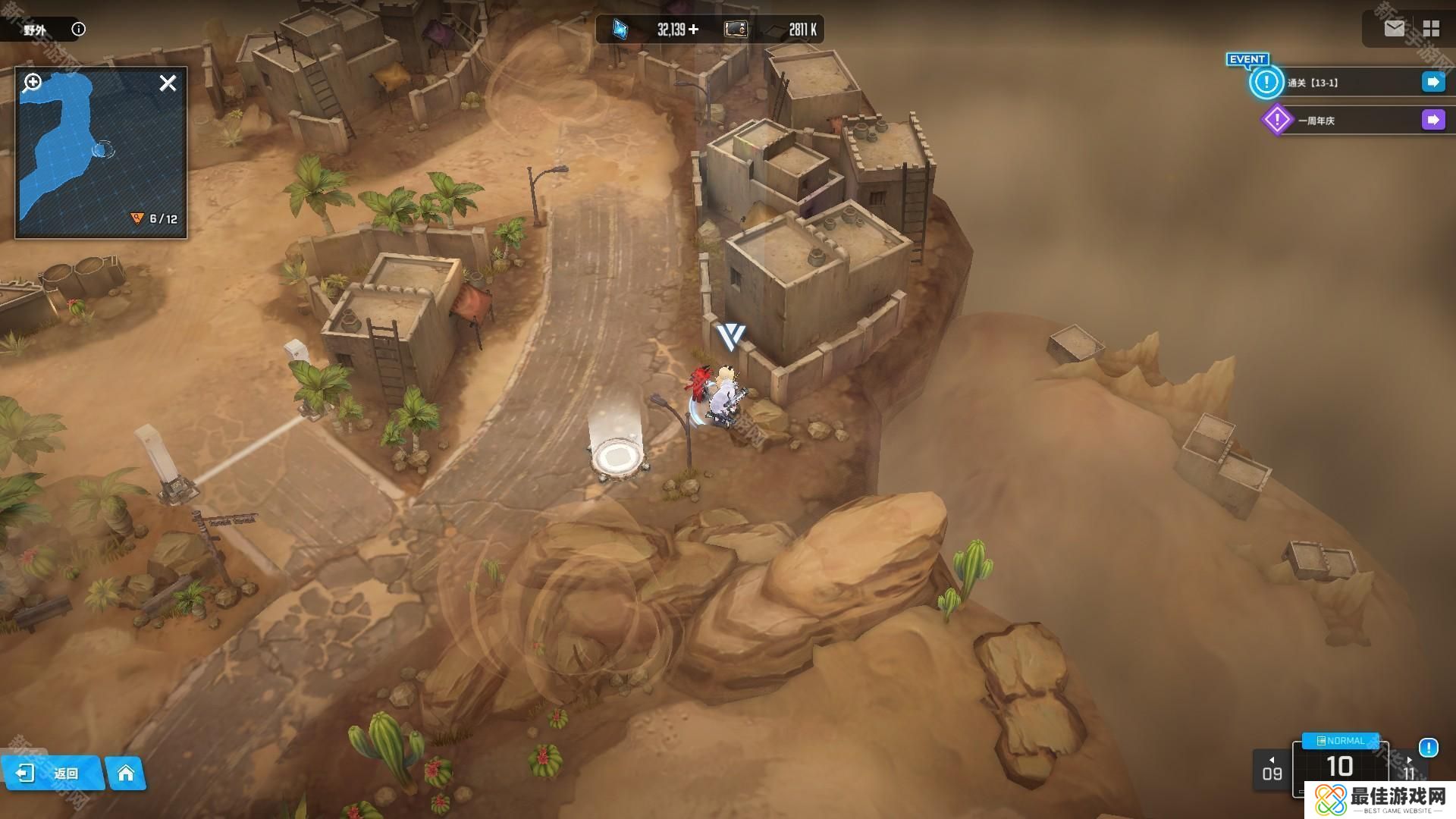Go to the 通关【13-1】 event objective arrow
This screenshot has height=819, width=1456.
pos(1432,82)
